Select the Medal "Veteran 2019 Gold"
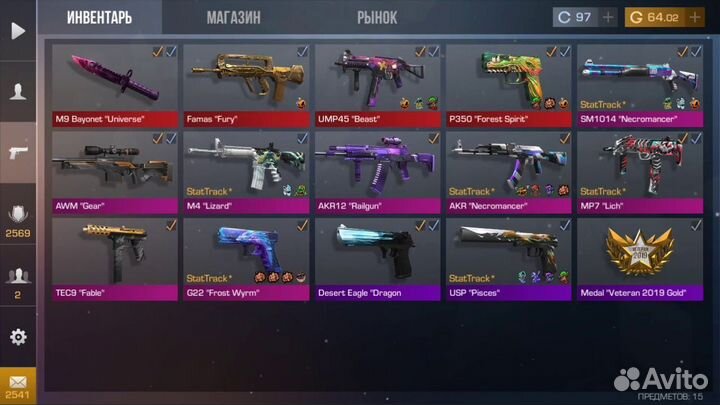This screenshot has width=720, height=405. tap(638, 258)
